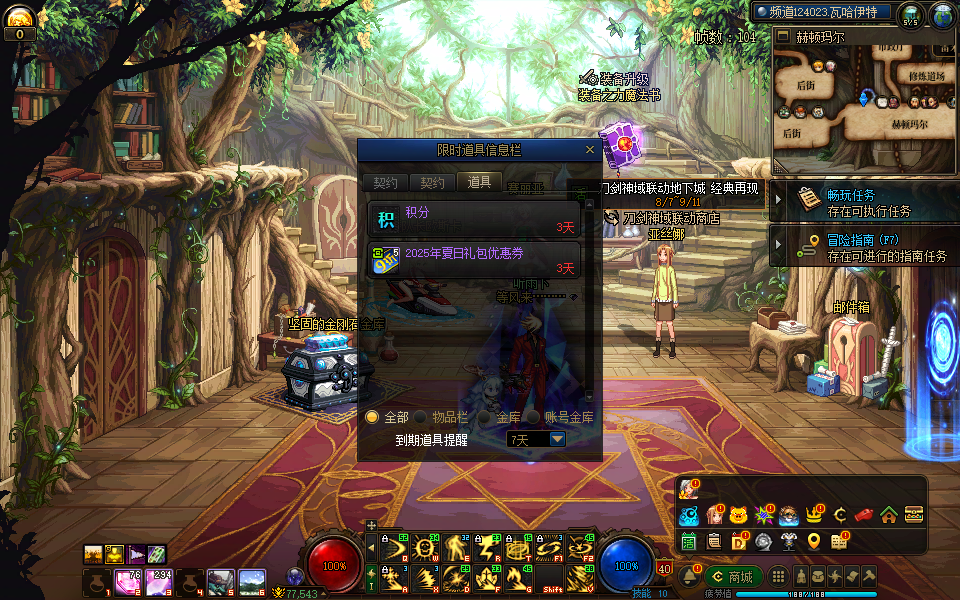960x600 pixels.
Task: Open the 商城 shop button
Action: tap(732, 576)
